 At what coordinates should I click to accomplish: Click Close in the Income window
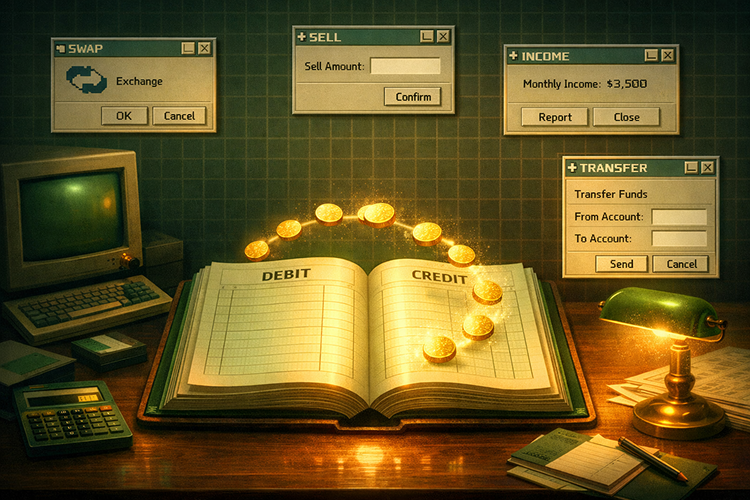(626, 117)
